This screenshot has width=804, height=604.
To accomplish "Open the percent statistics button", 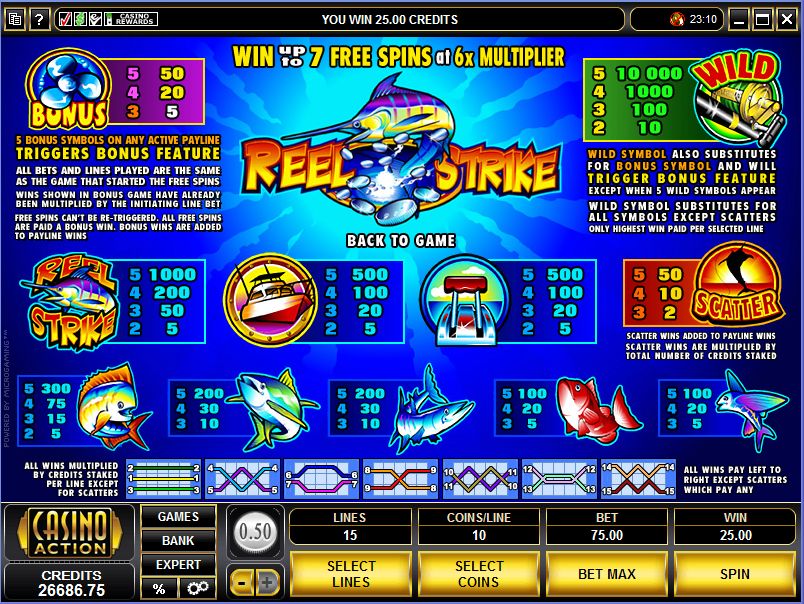I will click(x=159, y=588).
